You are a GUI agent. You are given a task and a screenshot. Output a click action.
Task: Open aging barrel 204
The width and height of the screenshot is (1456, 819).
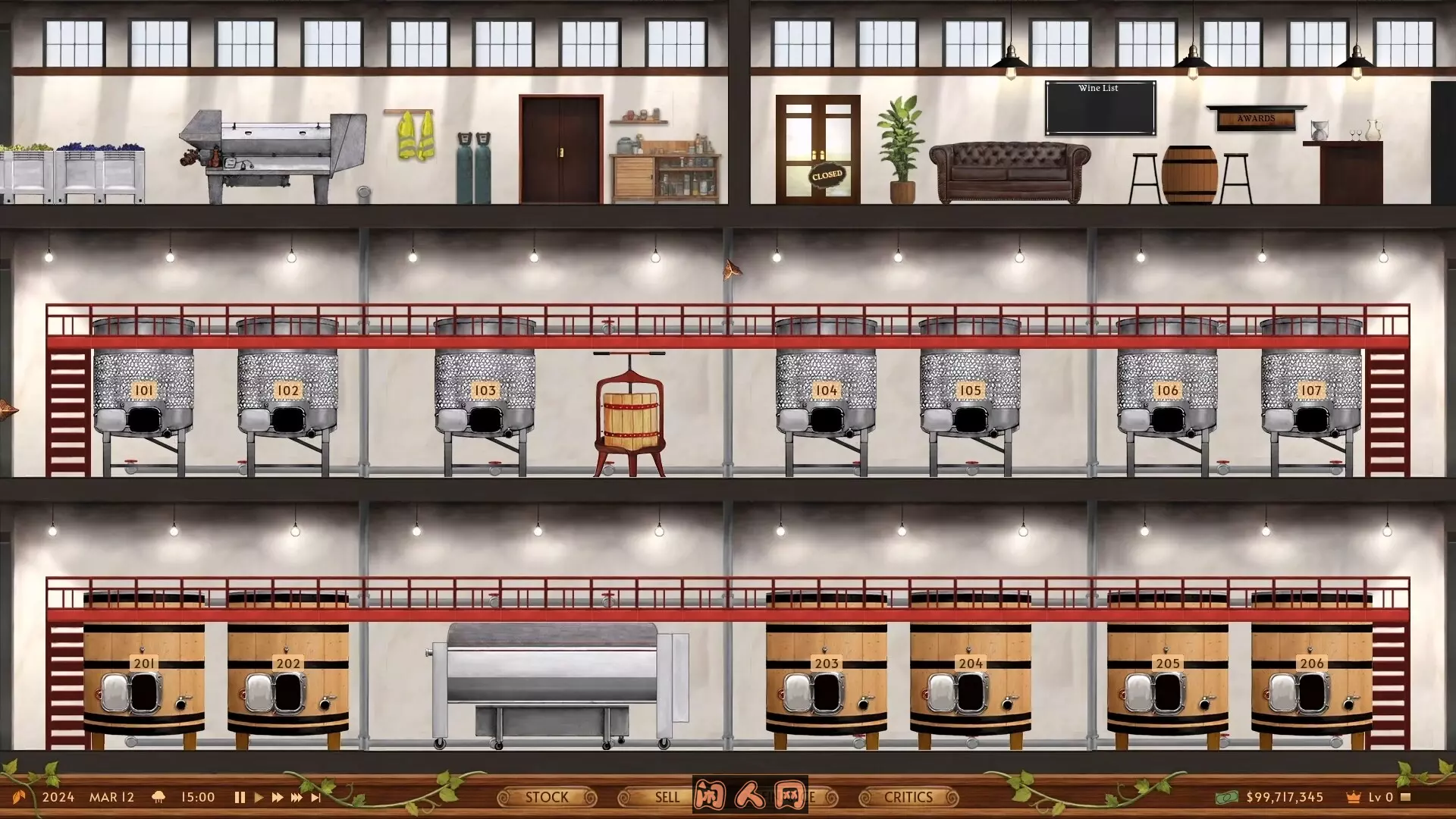point(971,667)
